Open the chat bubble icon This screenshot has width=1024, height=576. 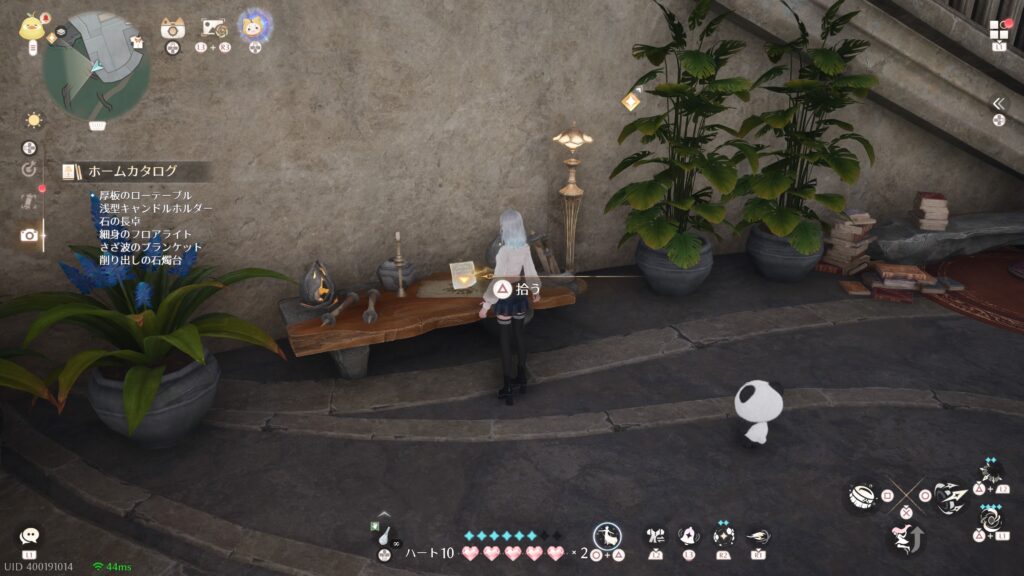click(29, 536)
